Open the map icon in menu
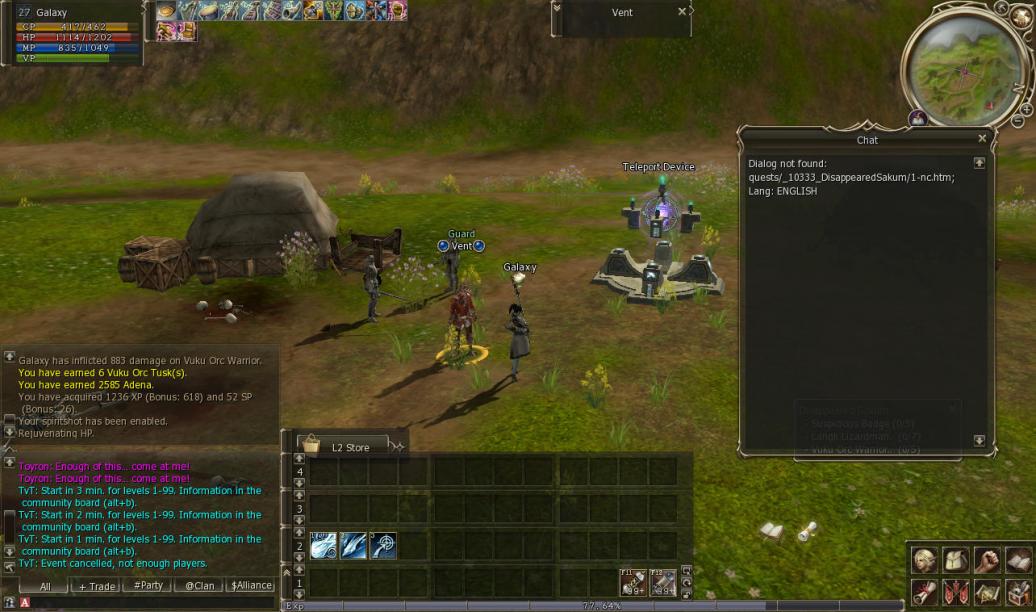Image resolution: width=1036 pixels, height=612 pixels. (987, 592)
